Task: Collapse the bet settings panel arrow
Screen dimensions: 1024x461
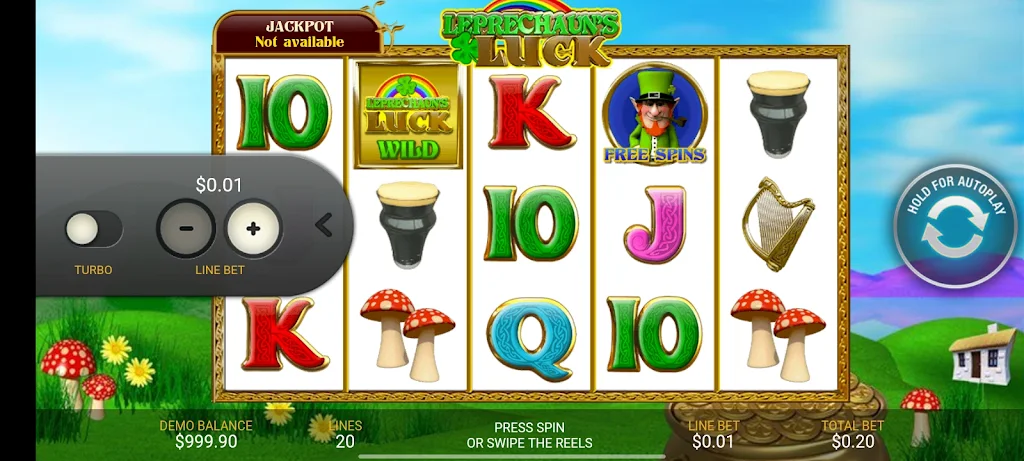Action: tap(324, 225)
